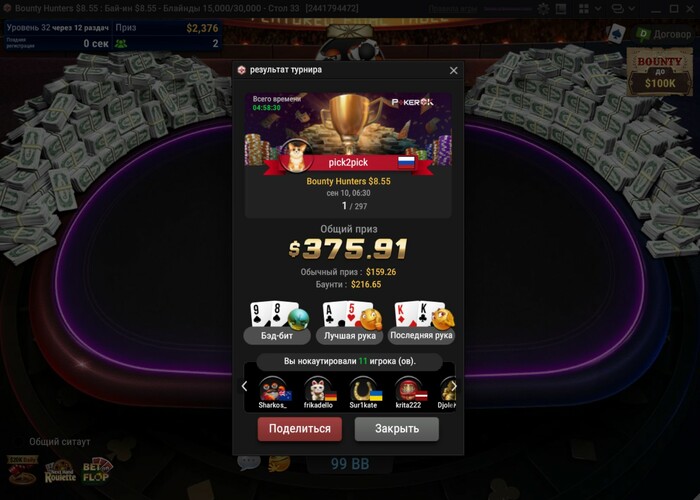
Task: Open the Договор deal button
Action: pyautogui.click(x=658, y=33)
